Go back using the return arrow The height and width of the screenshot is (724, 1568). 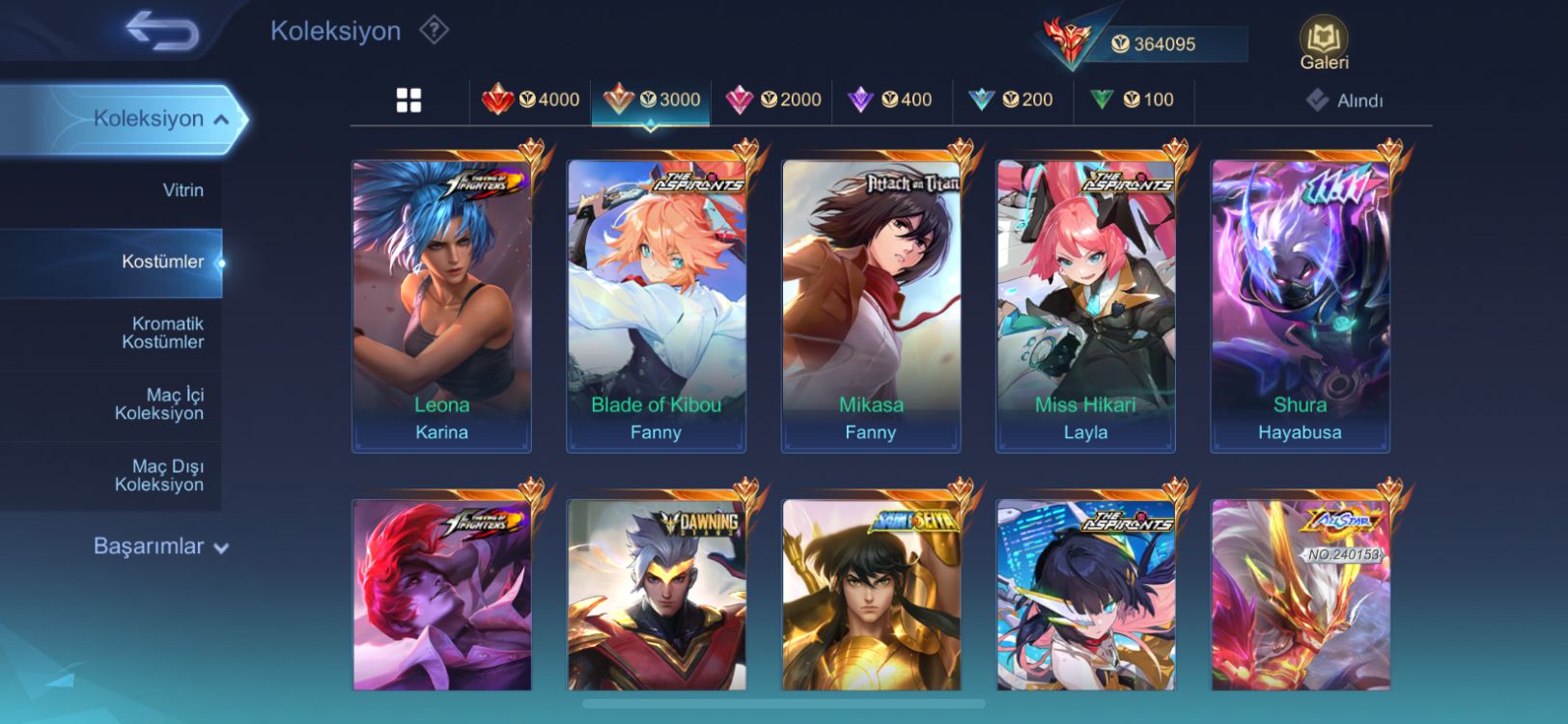point(161,31)
